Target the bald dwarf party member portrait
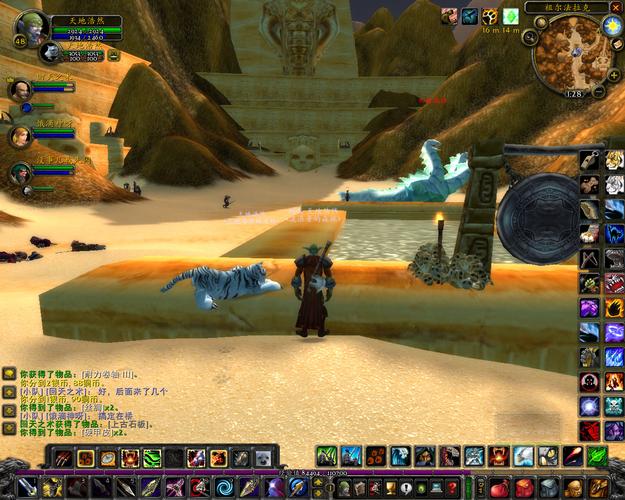The width and height of the screenshot is (625, 500). point(19,90)
